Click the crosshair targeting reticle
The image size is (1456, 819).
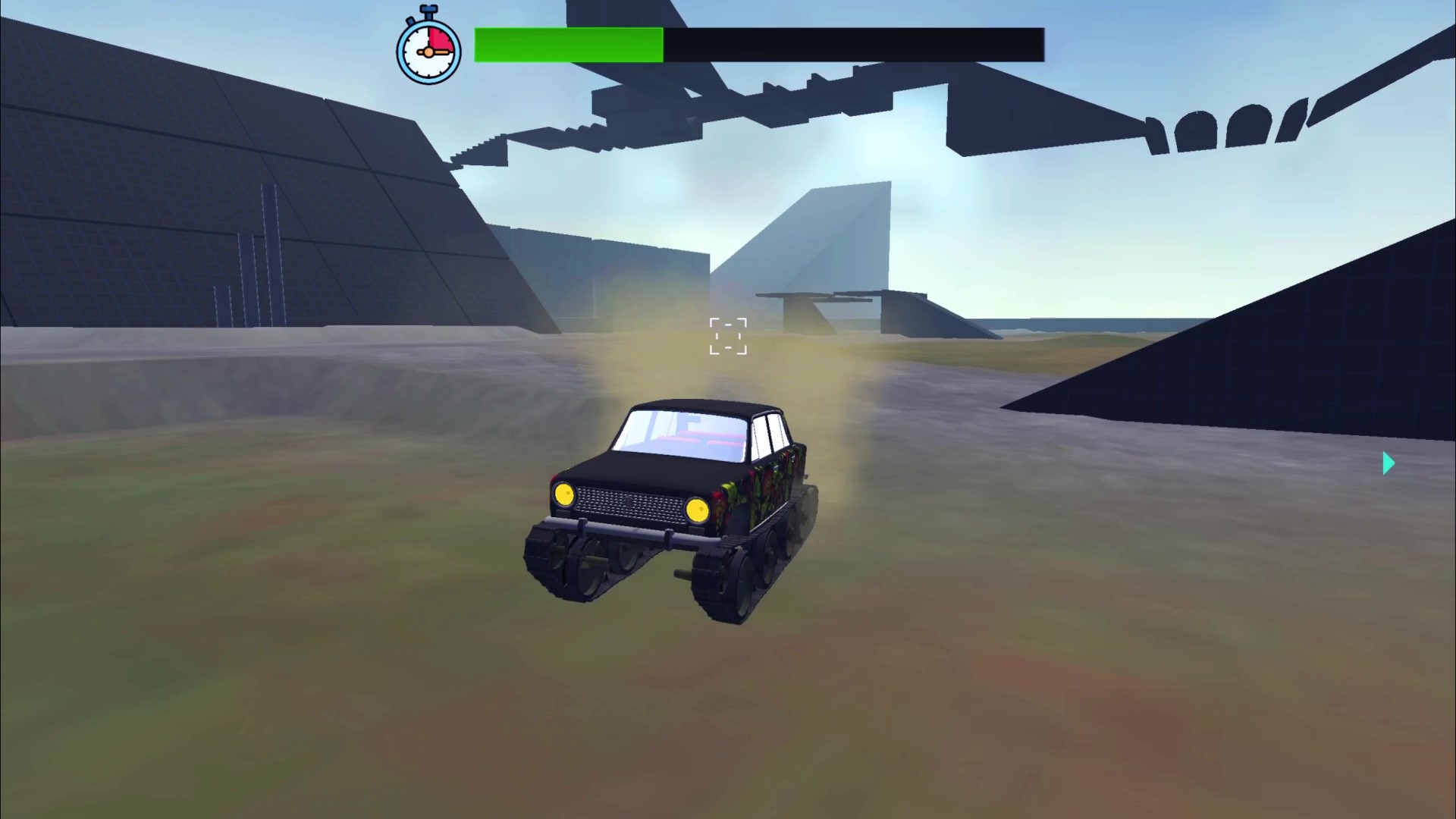click(x=728, y=336)
